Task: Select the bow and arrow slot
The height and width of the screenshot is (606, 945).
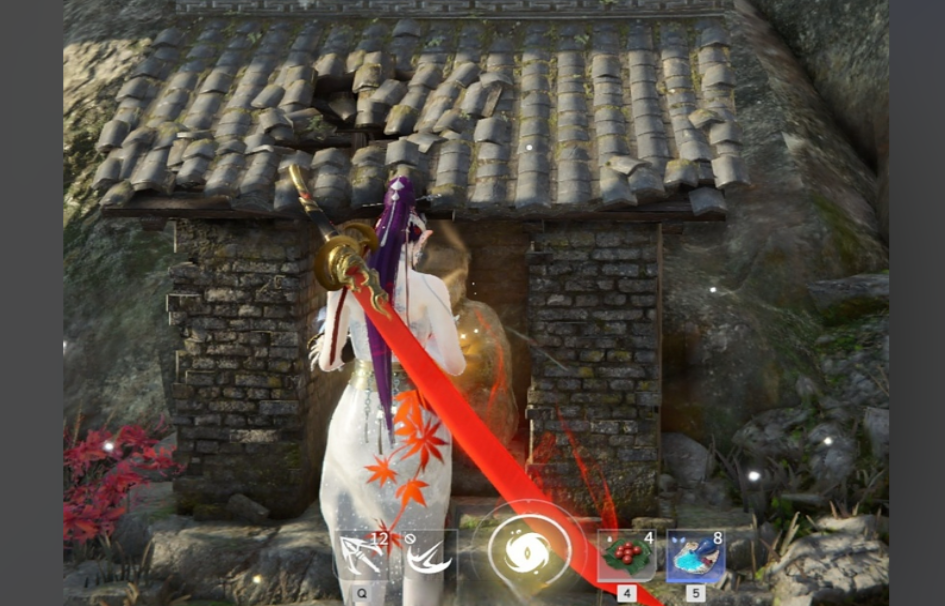Action: point(363,555)
